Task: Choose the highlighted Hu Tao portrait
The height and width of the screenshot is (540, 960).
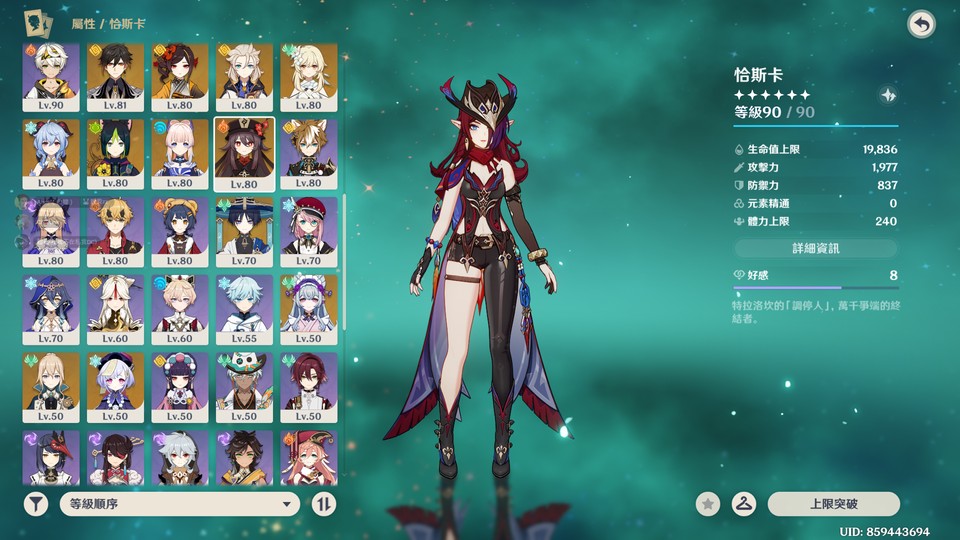Action: [x=244, y=154]
